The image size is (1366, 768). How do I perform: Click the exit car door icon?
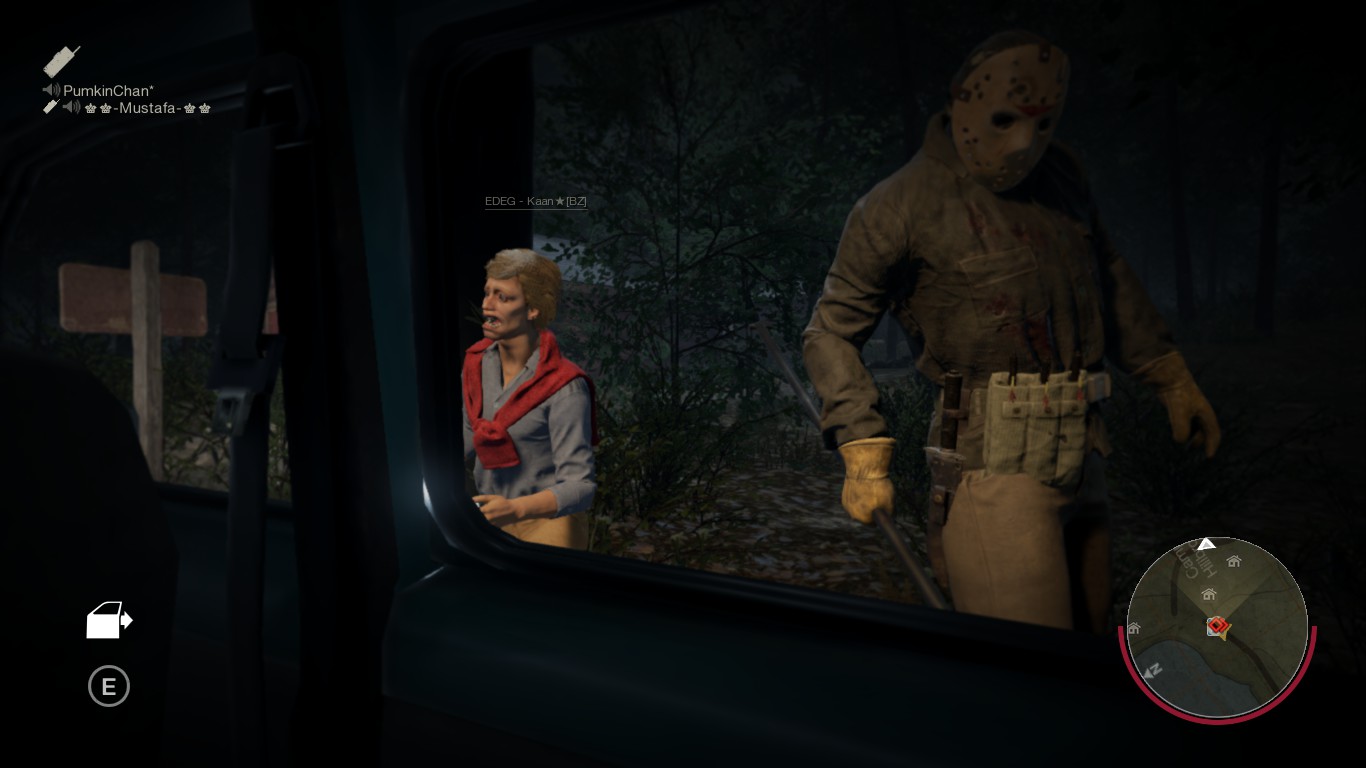(x=109, y=620)
